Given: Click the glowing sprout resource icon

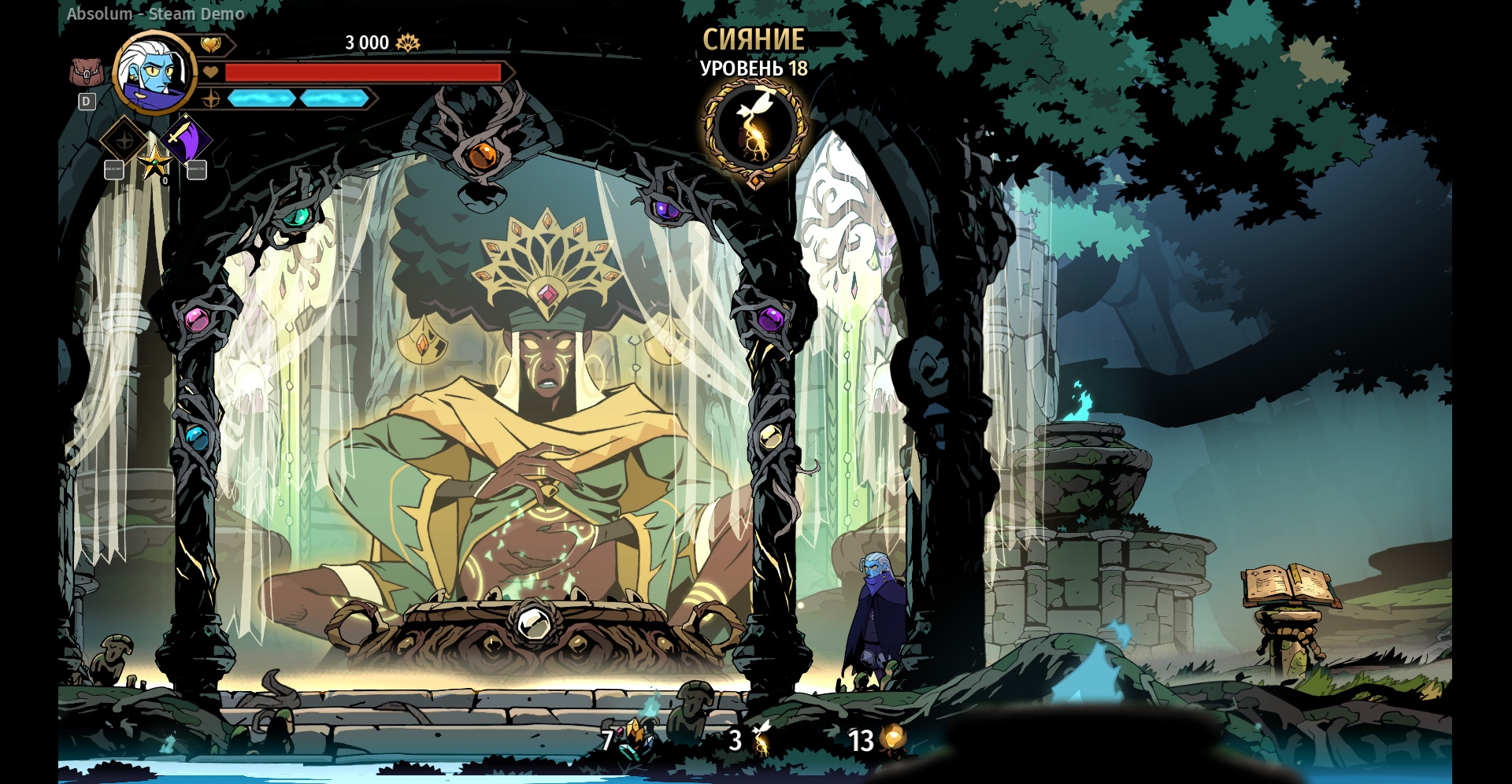Looking at the screenshot, I should [761, 738].
